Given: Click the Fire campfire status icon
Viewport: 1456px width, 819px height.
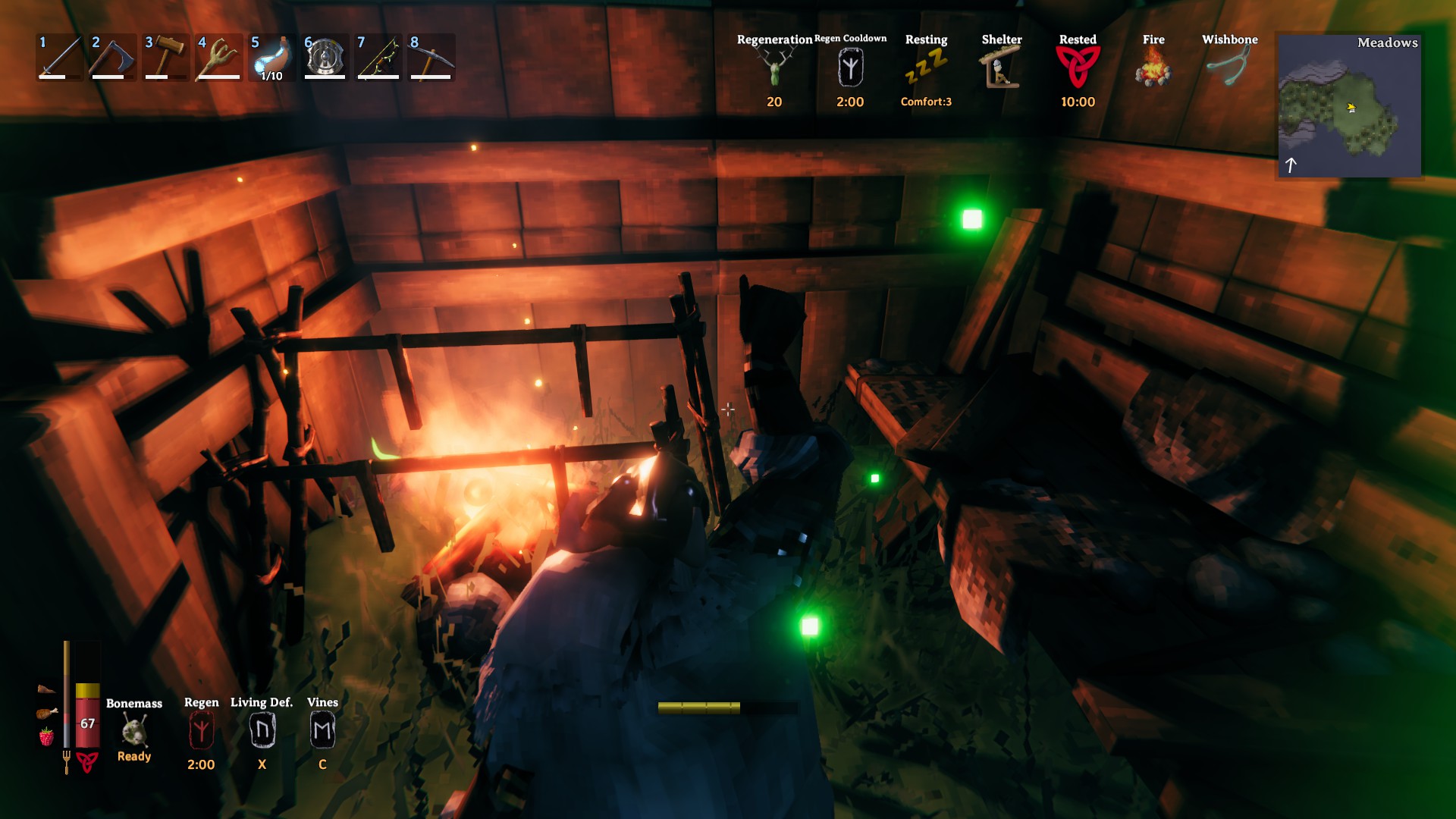Looking at the screenshot, I should [1153, 68].
